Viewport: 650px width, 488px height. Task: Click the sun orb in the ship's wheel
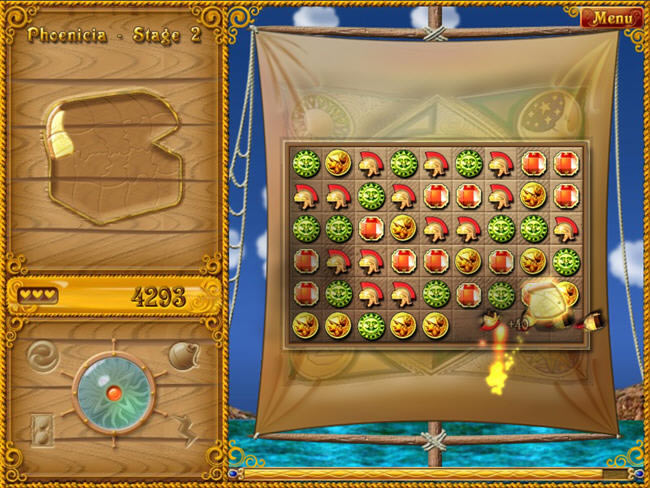pos(113,391)
